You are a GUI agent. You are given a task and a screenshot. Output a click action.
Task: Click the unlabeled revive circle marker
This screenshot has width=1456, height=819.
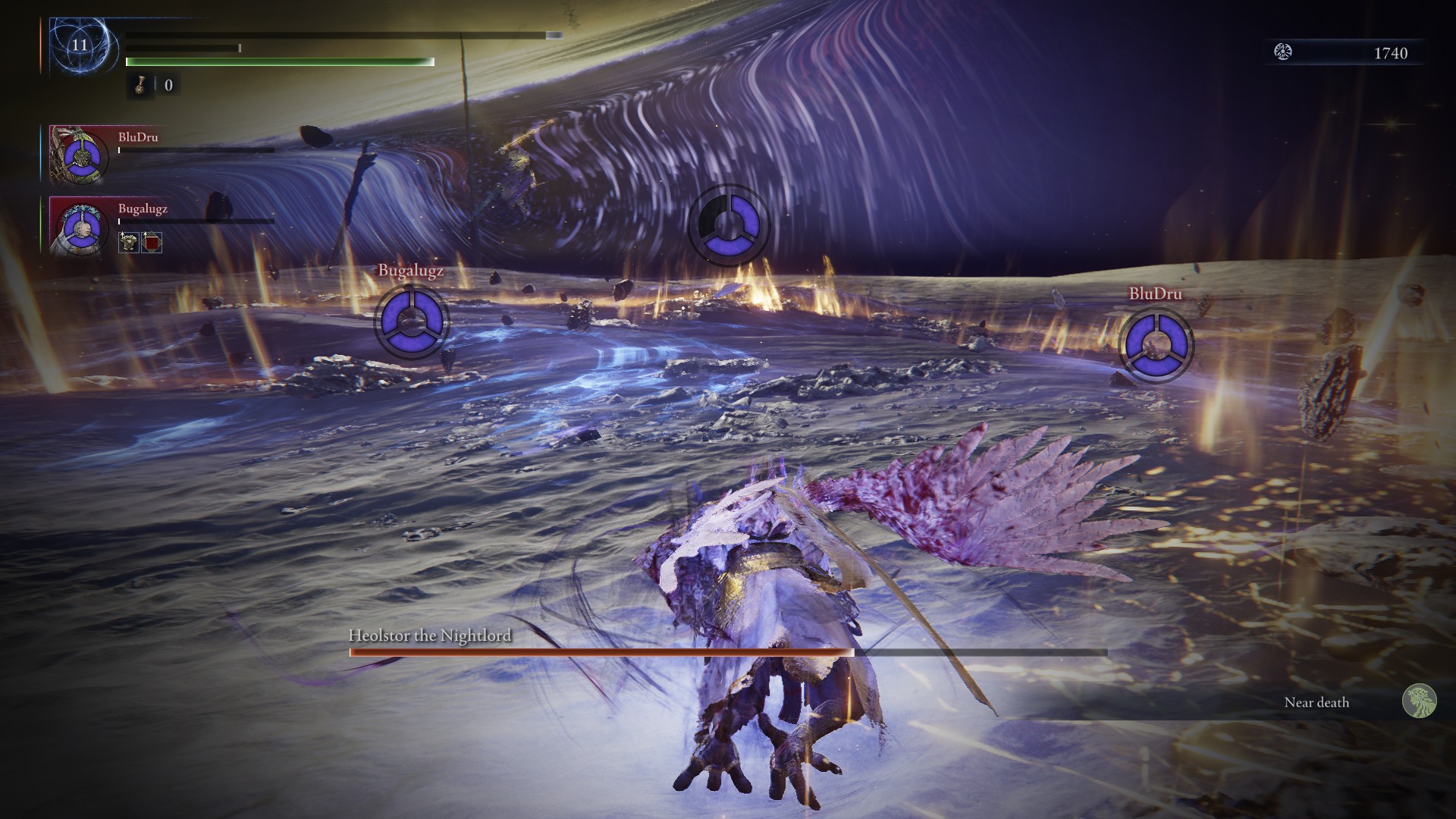click(x=728, y=225)
